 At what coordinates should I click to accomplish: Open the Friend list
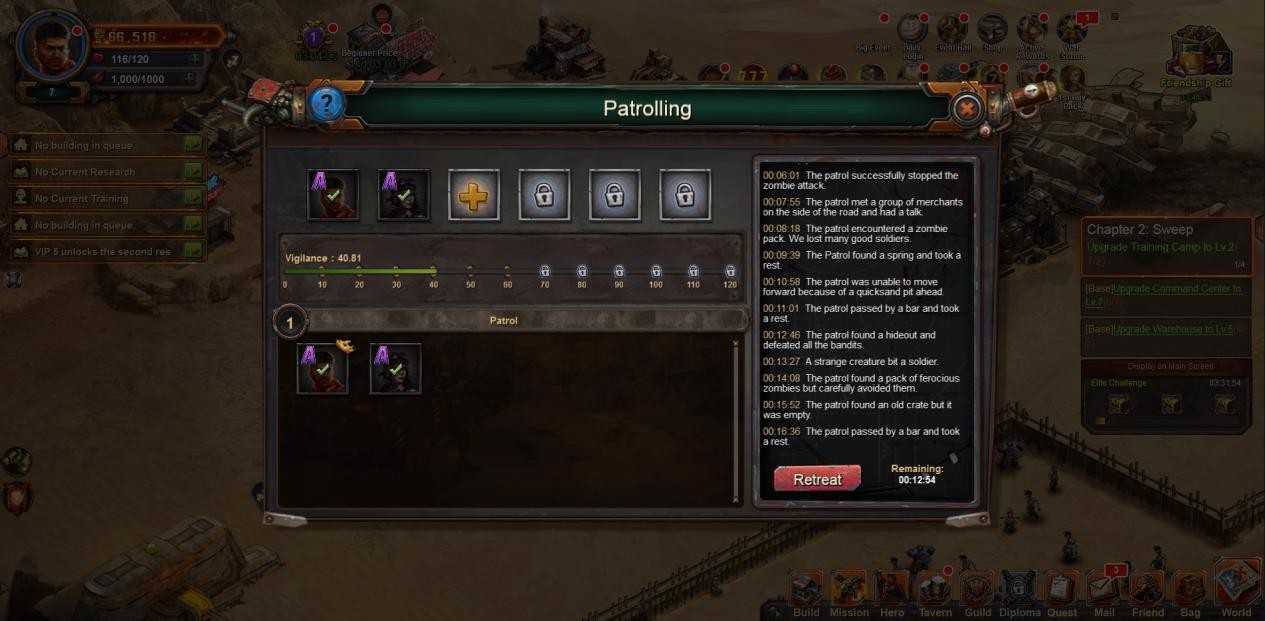point(1147,595)
